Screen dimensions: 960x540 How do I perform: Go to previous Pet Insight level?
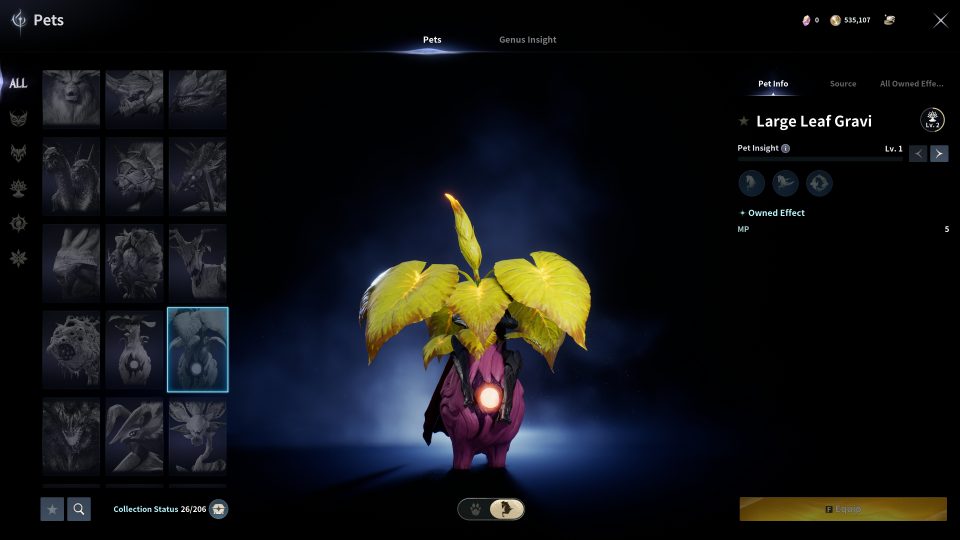pos(918,153)
